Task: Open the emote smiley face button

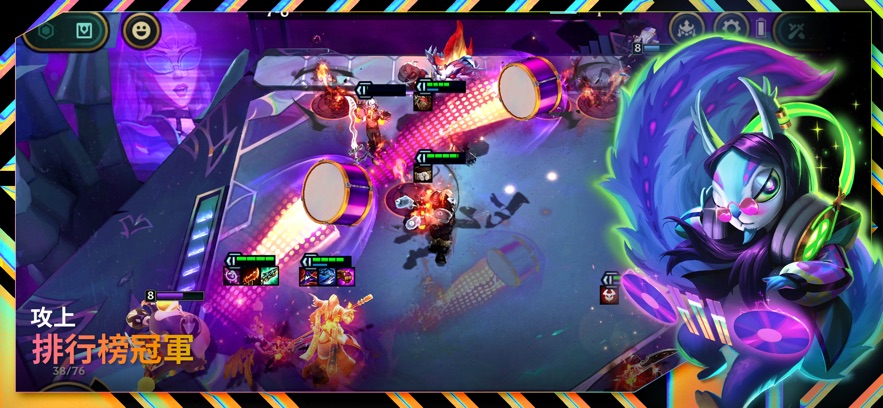Action: click(141, 30)
